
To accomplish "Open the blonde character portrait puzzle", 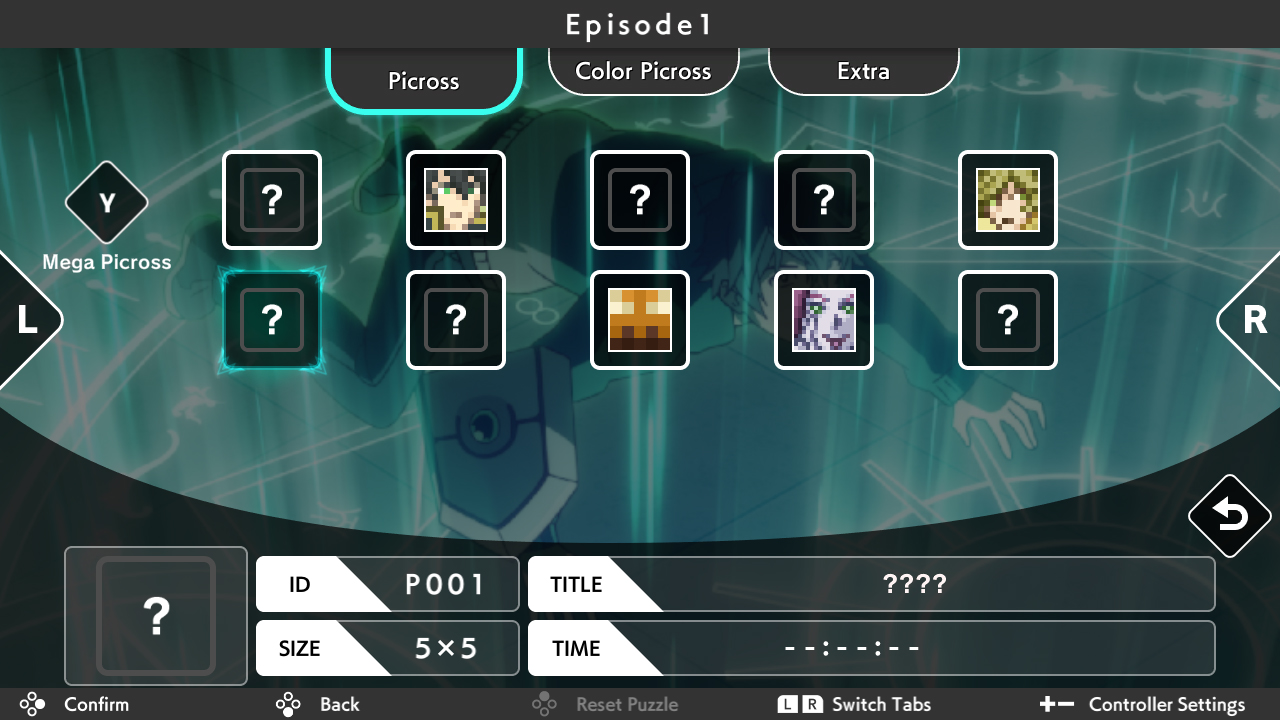I will tap(1008, 200).
